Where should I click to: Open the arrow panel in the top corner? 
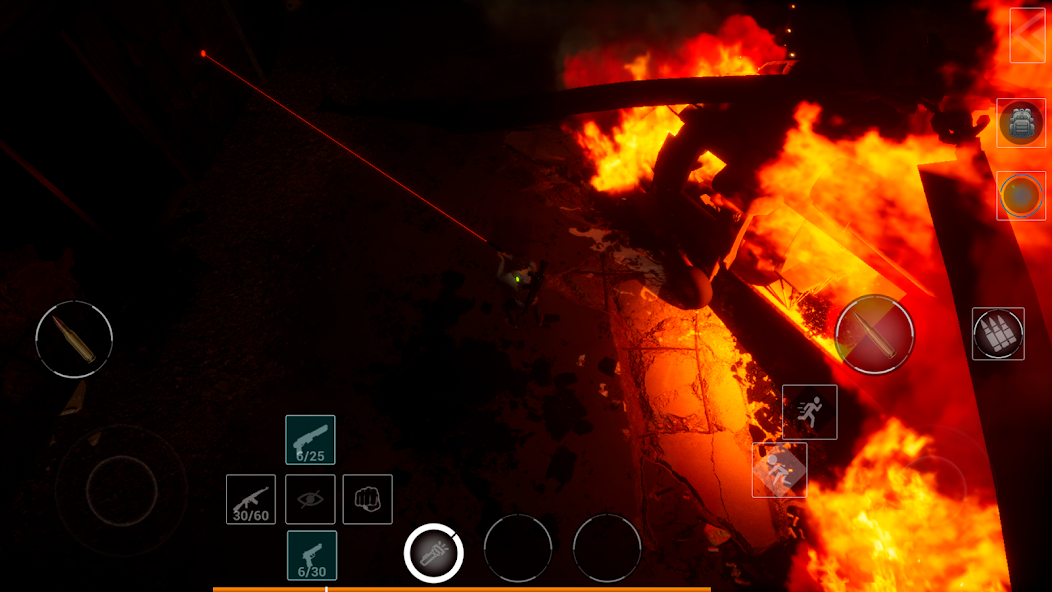point(1028,35)
